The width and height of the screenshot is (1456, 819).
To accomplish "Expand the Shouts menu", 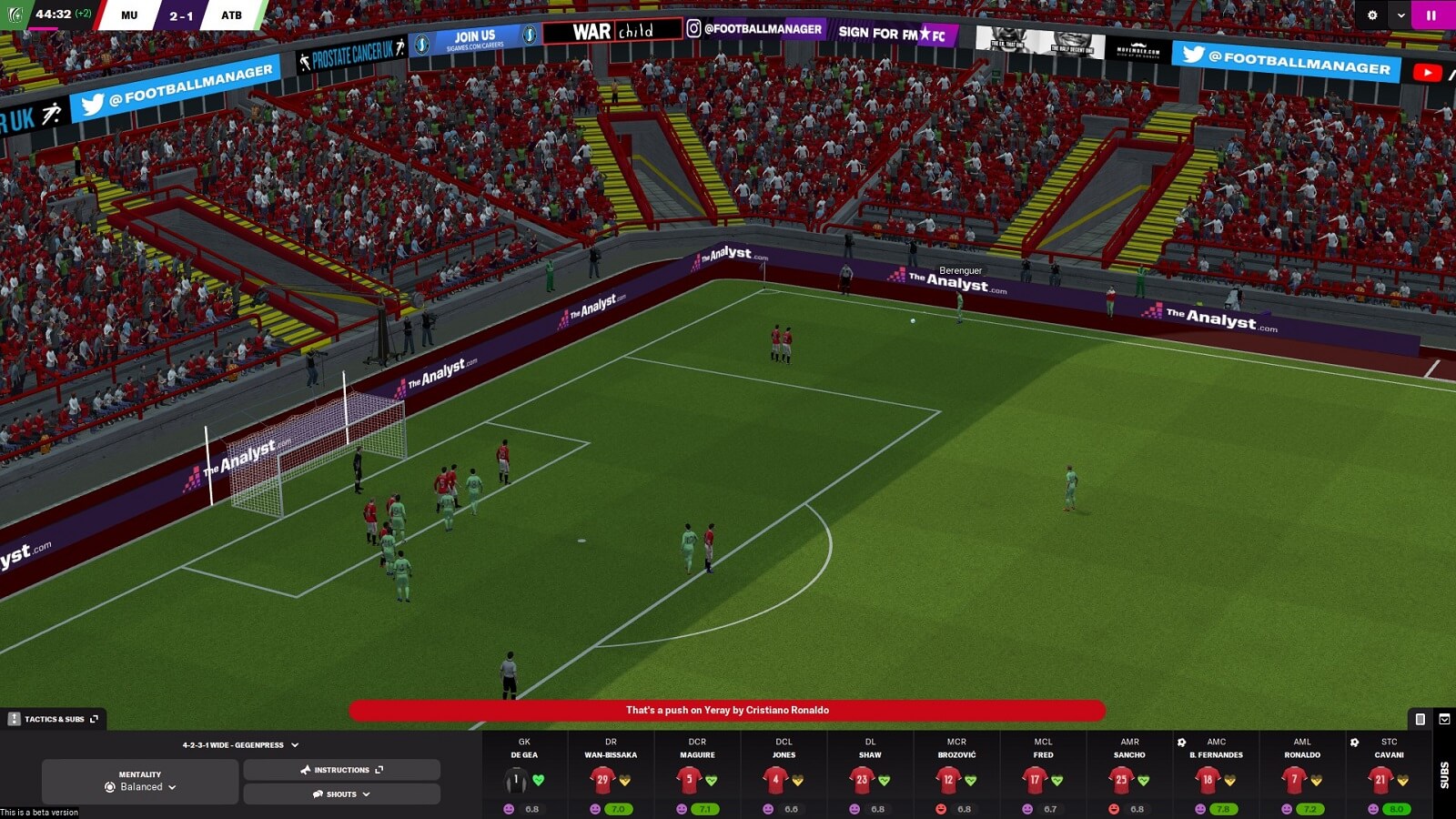I will [341, 794].
